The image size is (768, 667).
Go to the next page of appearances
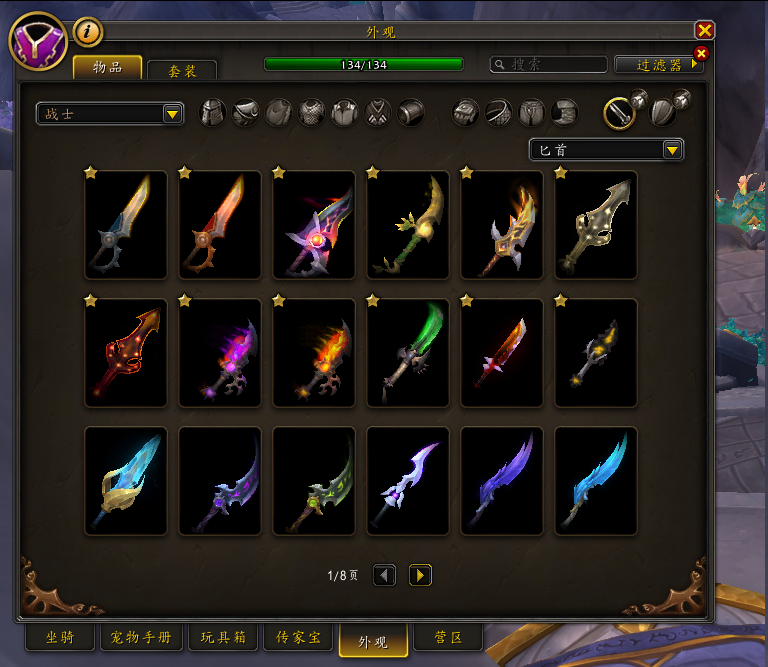[x=420, y=575]
